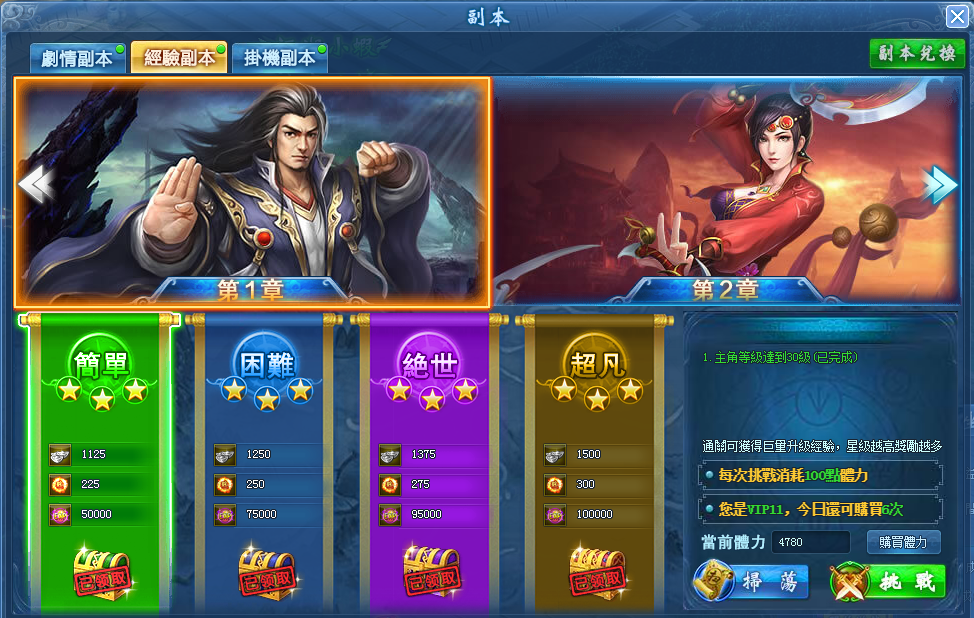Switch to the 劇情副本 tab

77,58
